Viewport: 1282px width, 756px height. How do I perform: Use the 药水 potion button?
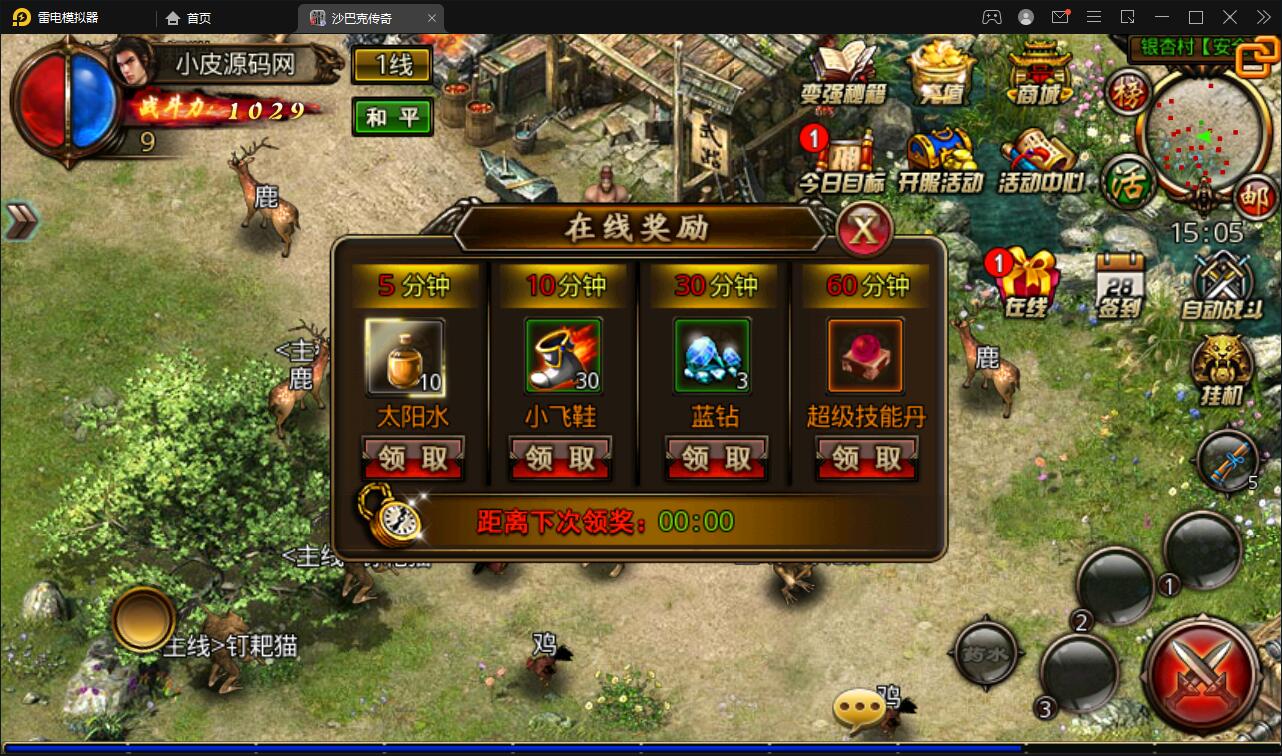coord(988,655)
